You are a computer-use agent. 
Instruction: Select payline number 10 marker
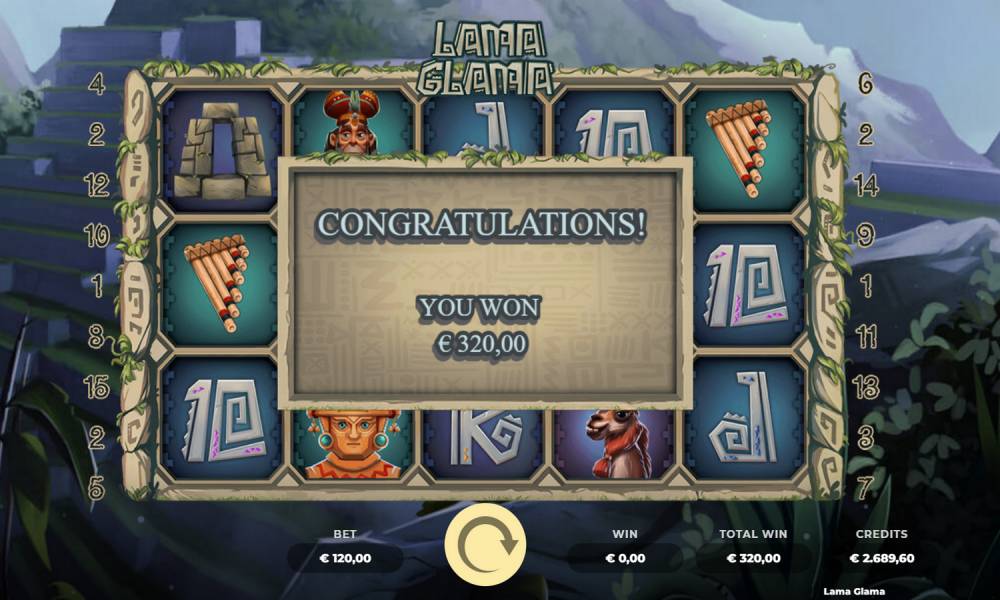pos(97,236)
